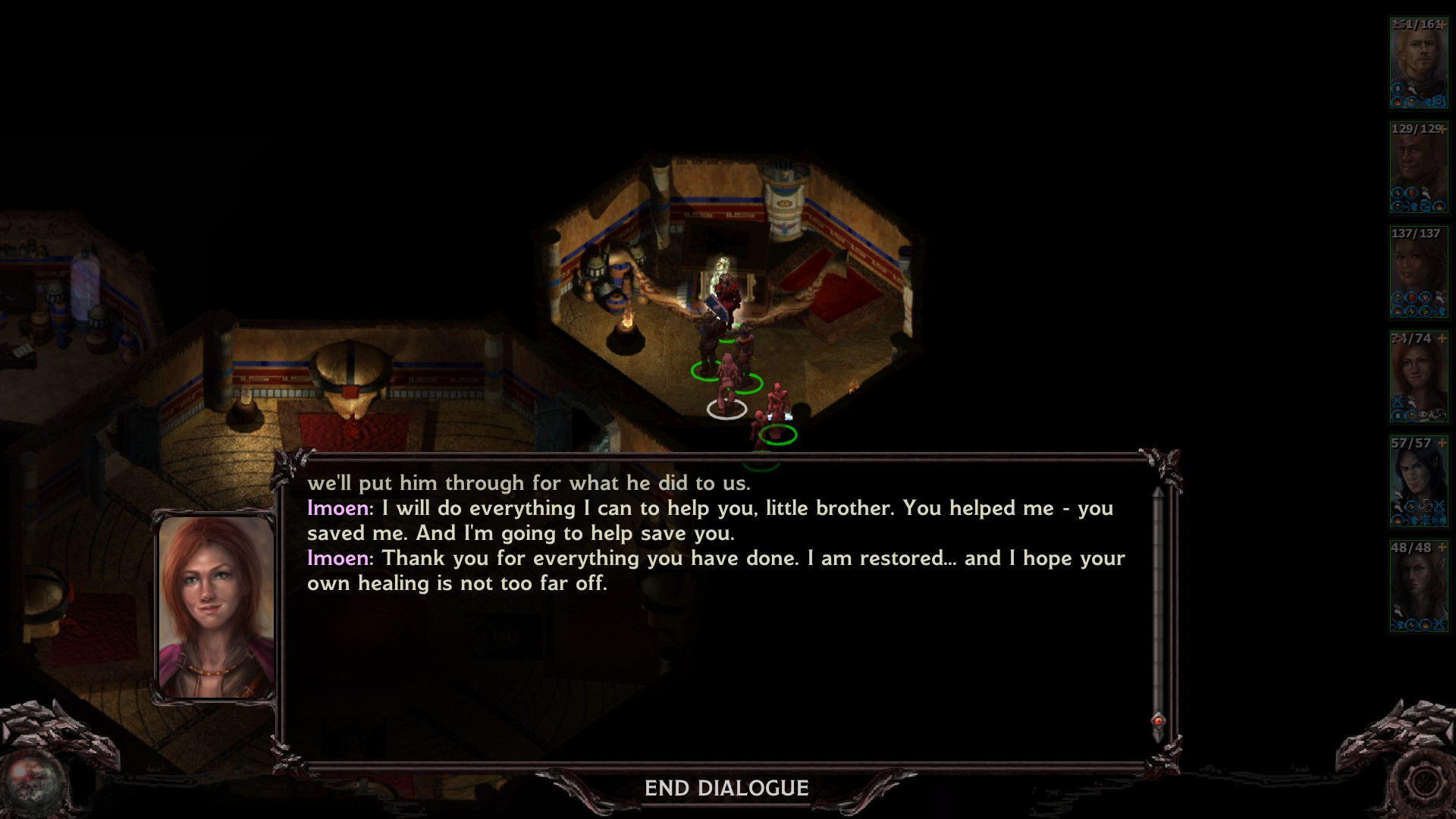Pick the dark-haired elf portrait with 57 HP
1456x819 pixels.
pos(1418,482)
